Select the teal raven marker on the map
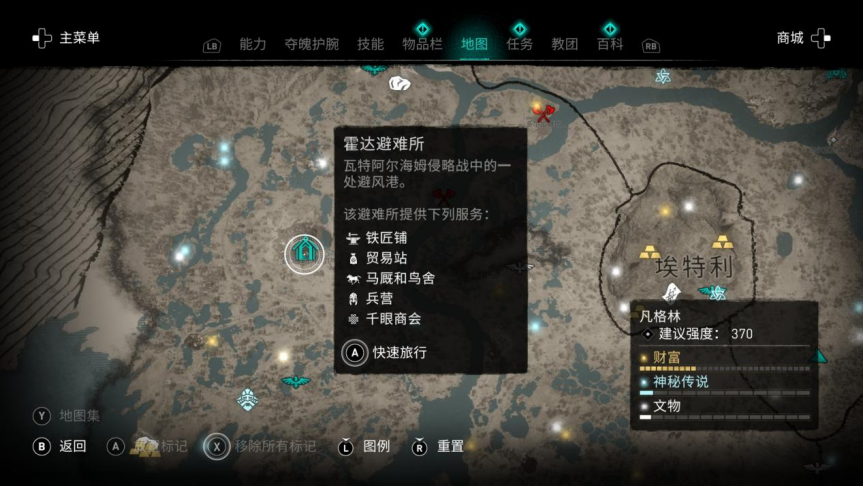The height and width of the screenshot is (486, 863). (x=296, y=381)
